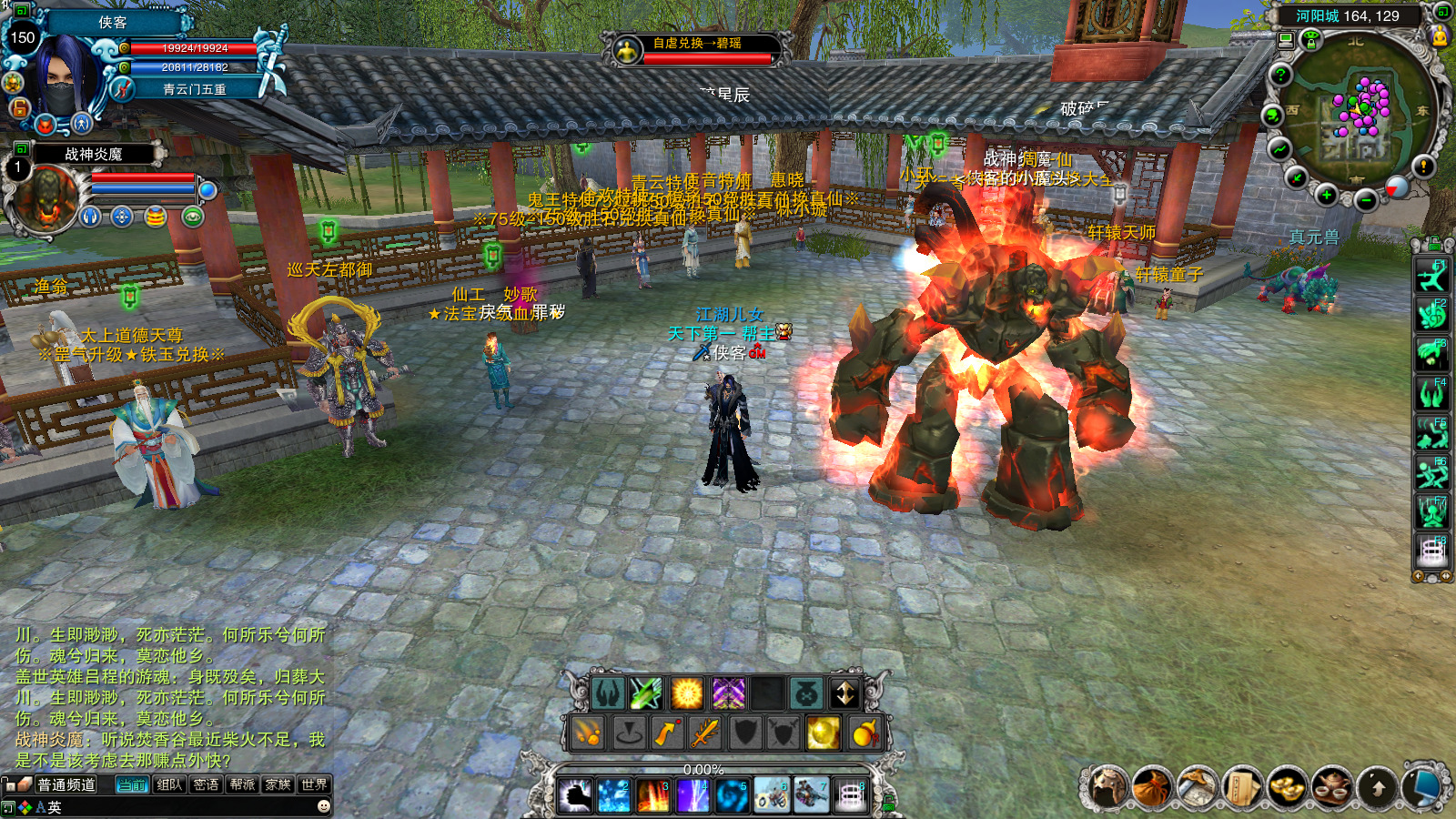The height and width of the screenshot is (819, 1456).
Task: Open the green question mark help button
Action: (1280, 75)
